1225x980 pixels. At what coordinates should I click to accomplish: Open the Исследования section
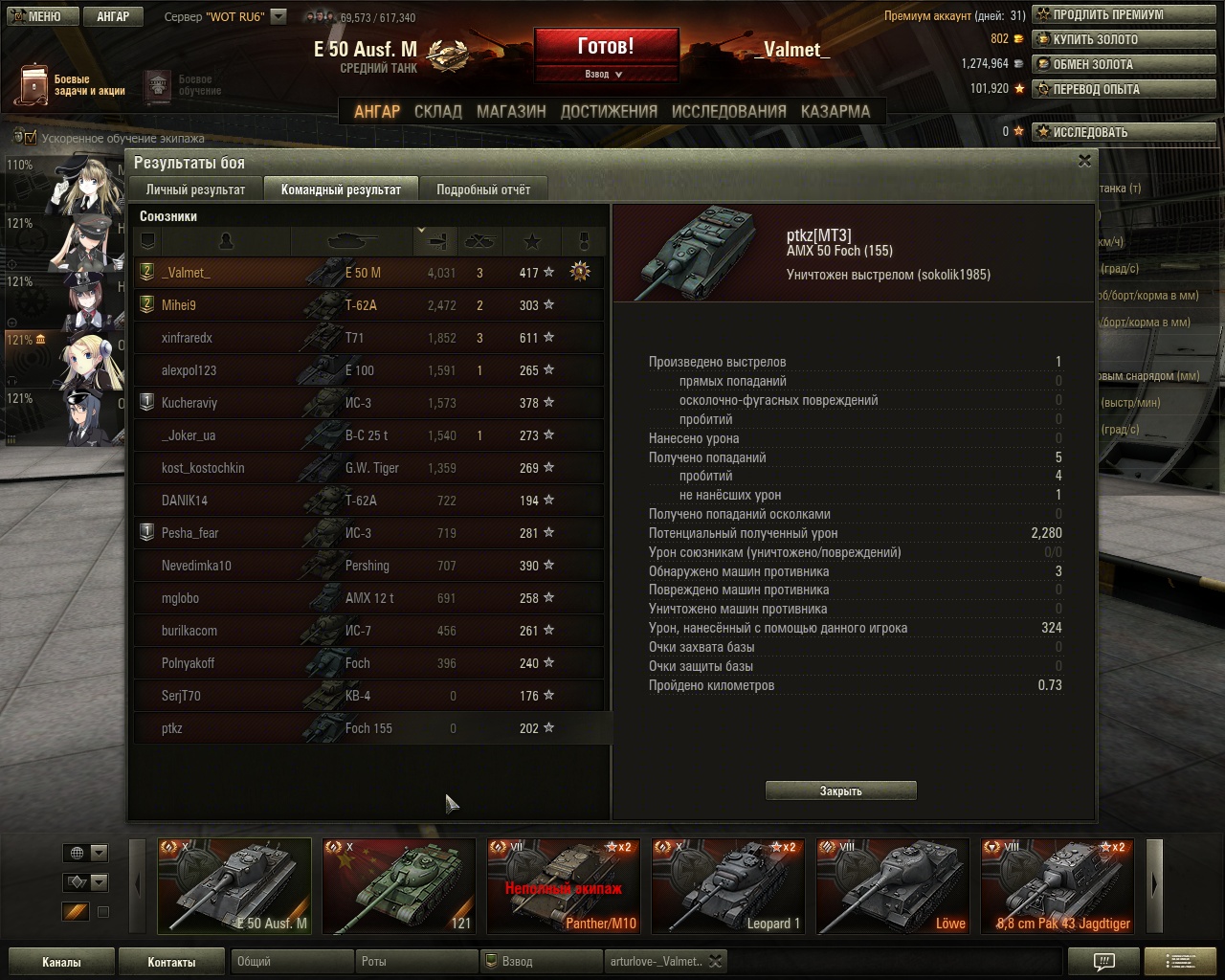pos(728,111)
